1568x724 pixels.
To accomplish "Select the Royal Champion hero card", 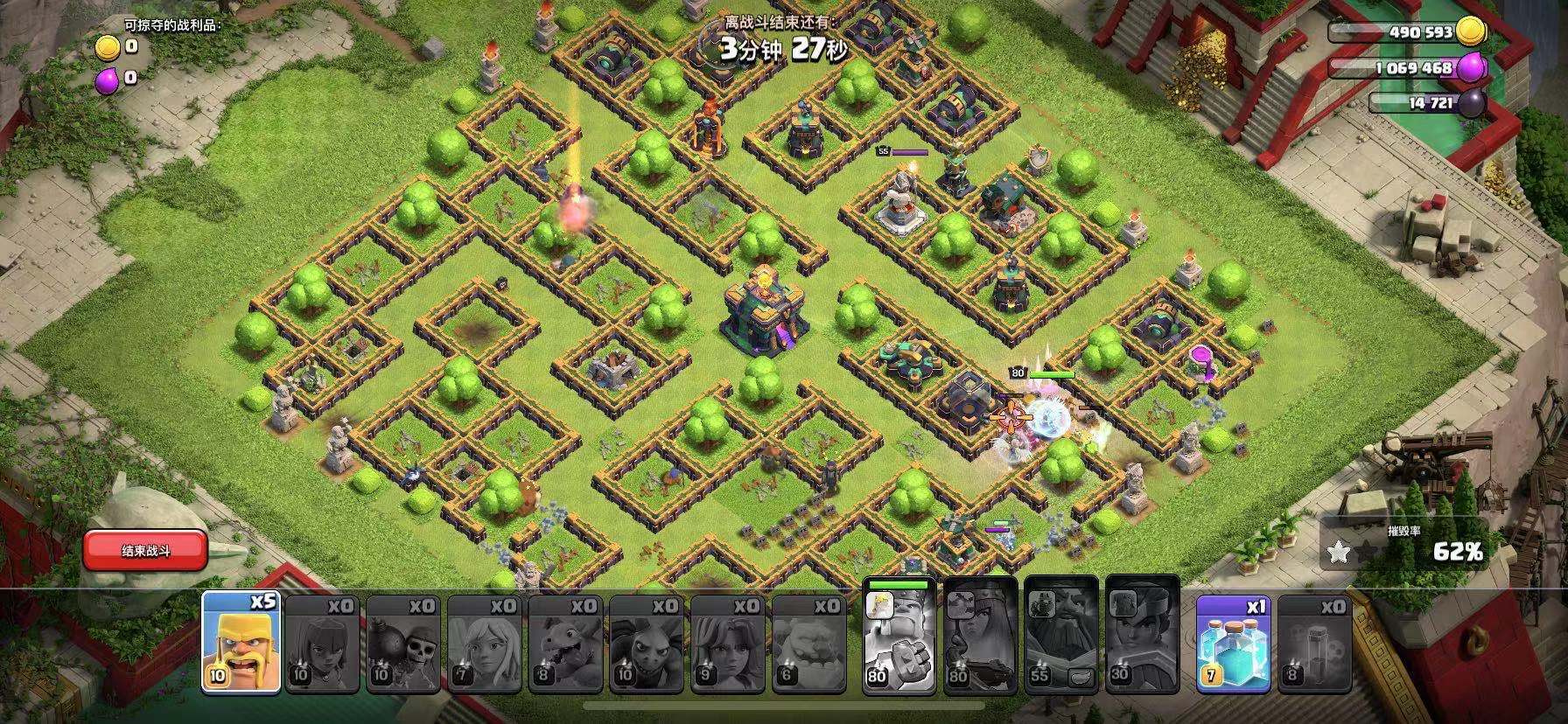I will click(1143, 638).
